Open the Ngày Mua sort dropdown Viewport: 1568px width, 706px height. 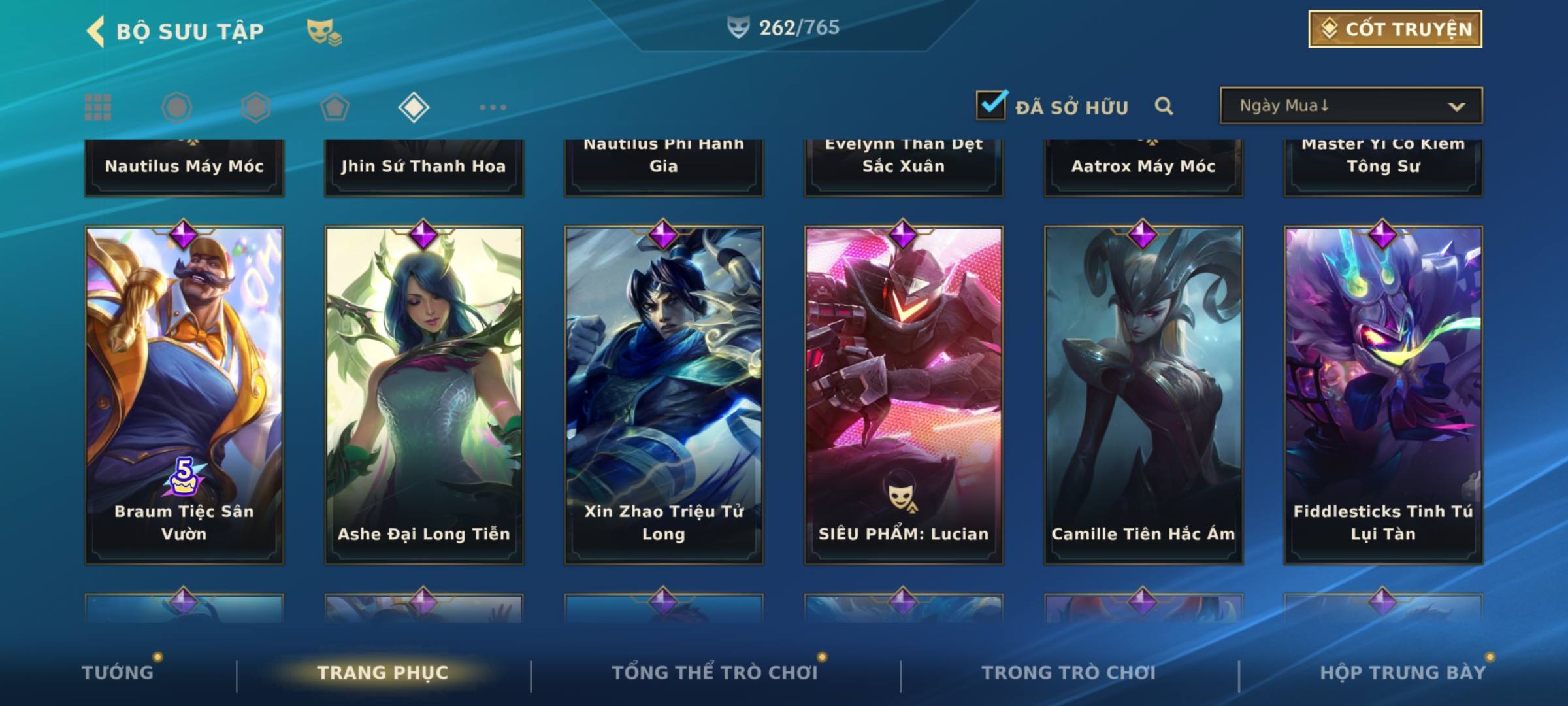click(x=1350, y=106)
